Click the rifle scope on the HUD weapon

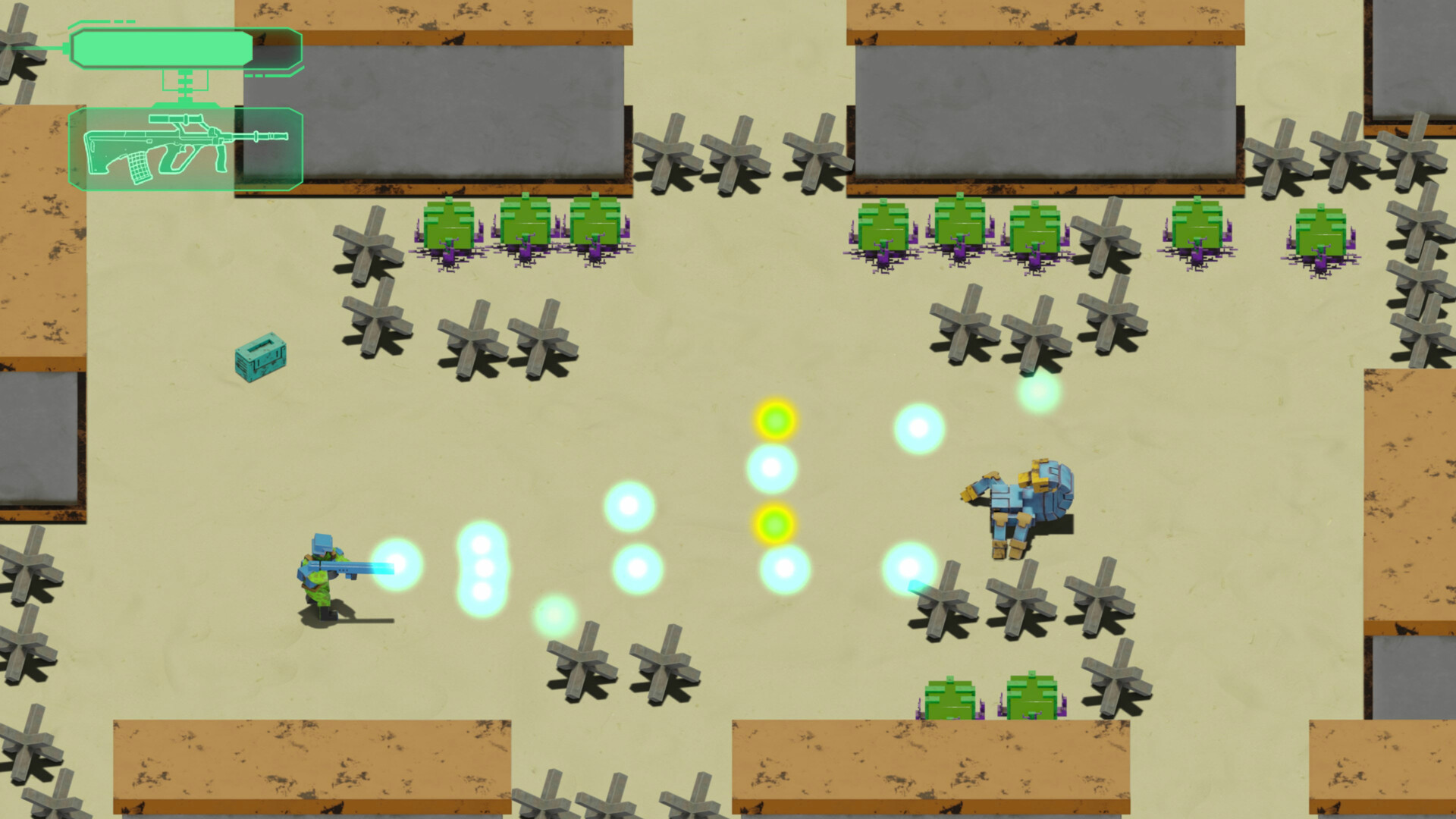pos(174,118)
